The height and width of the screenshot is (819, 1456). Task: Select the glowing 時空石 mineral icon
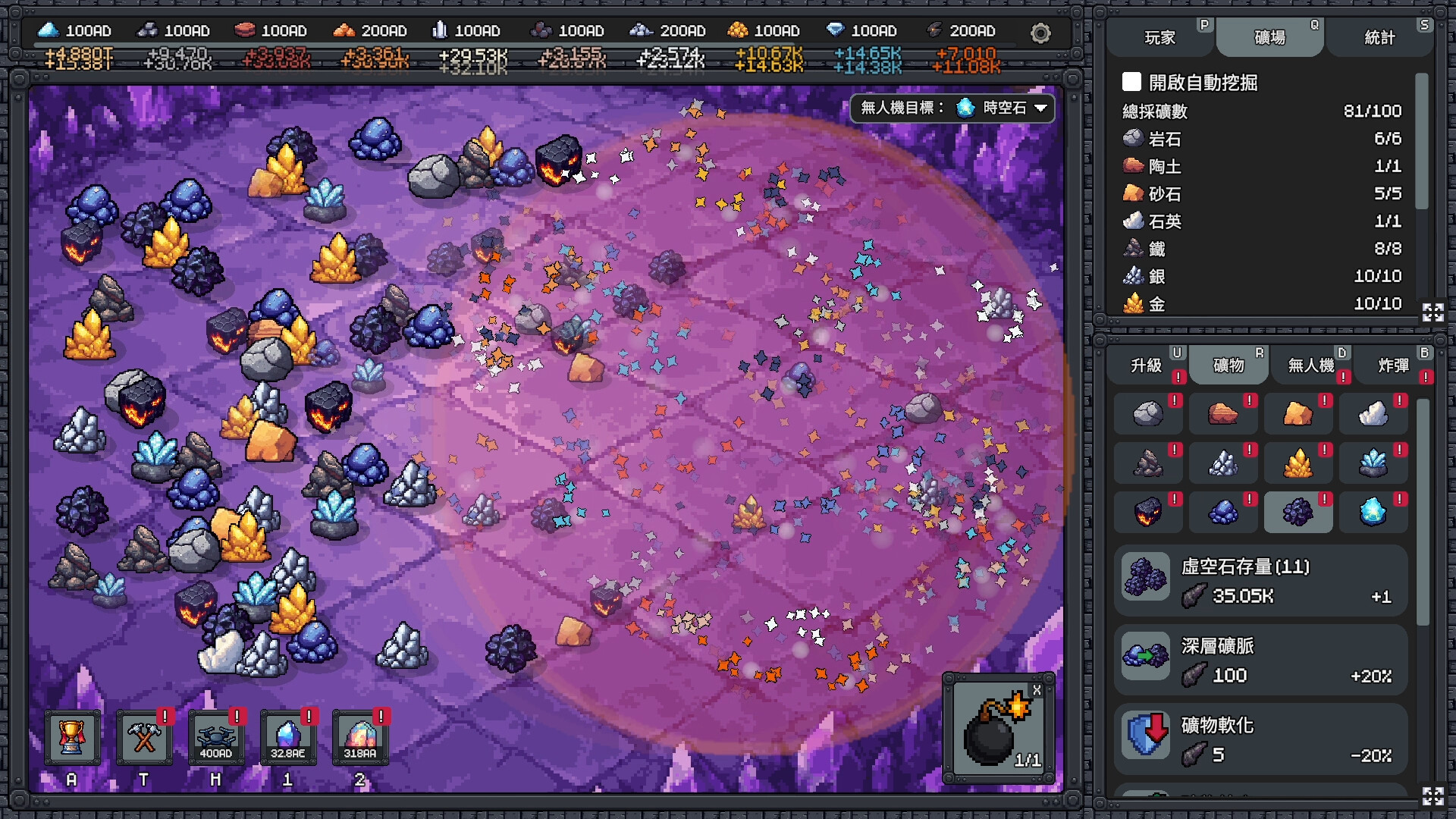tap(1374, 512)
